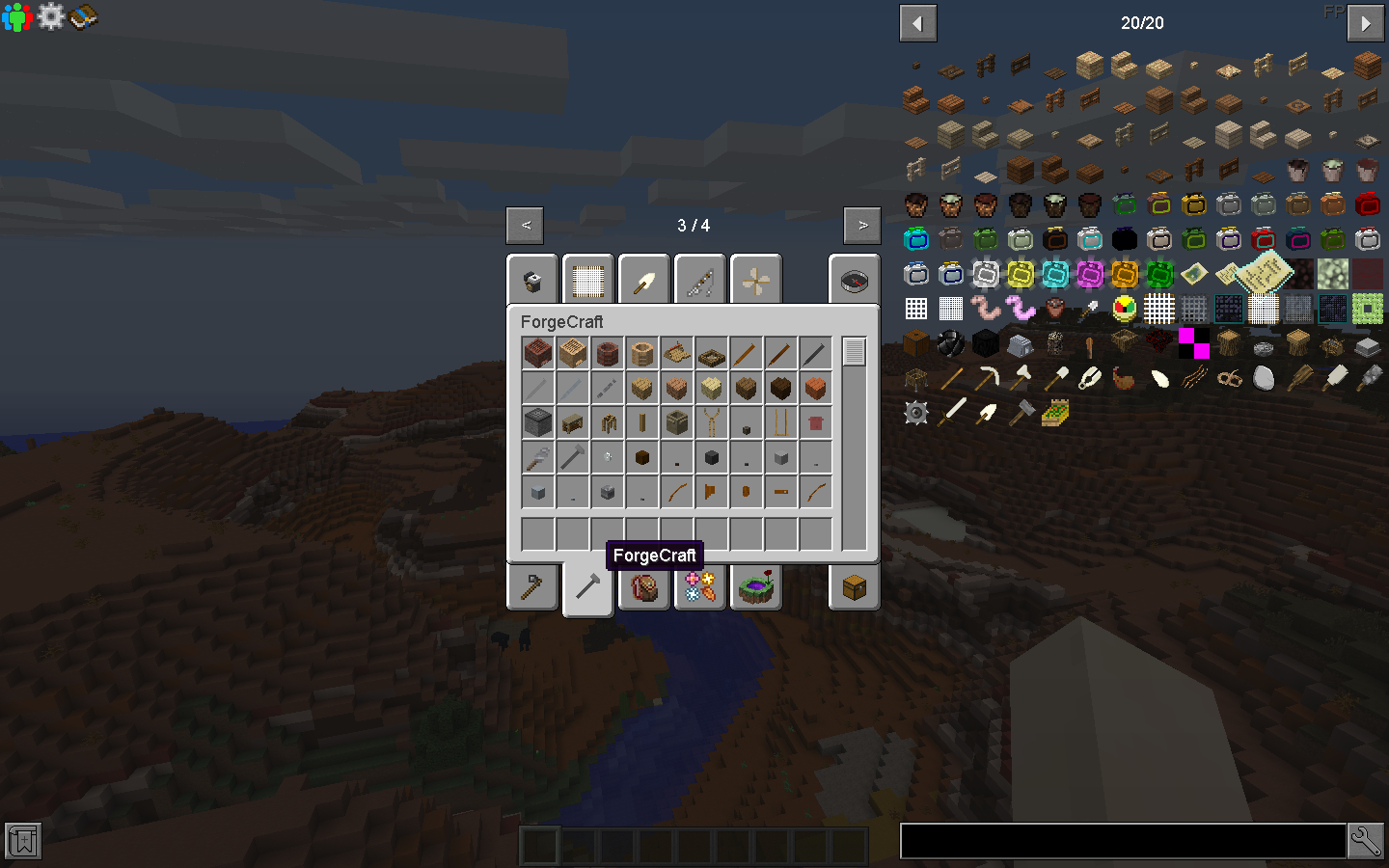Select the propeller fan category tab

click(x=755, y=279)
